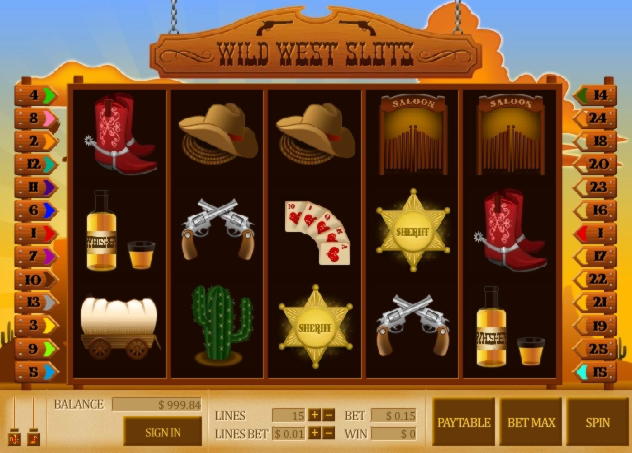Activate payline marker 14
Image resolution: width=632 pixels, height=453 pixels.
pos(596,96)
